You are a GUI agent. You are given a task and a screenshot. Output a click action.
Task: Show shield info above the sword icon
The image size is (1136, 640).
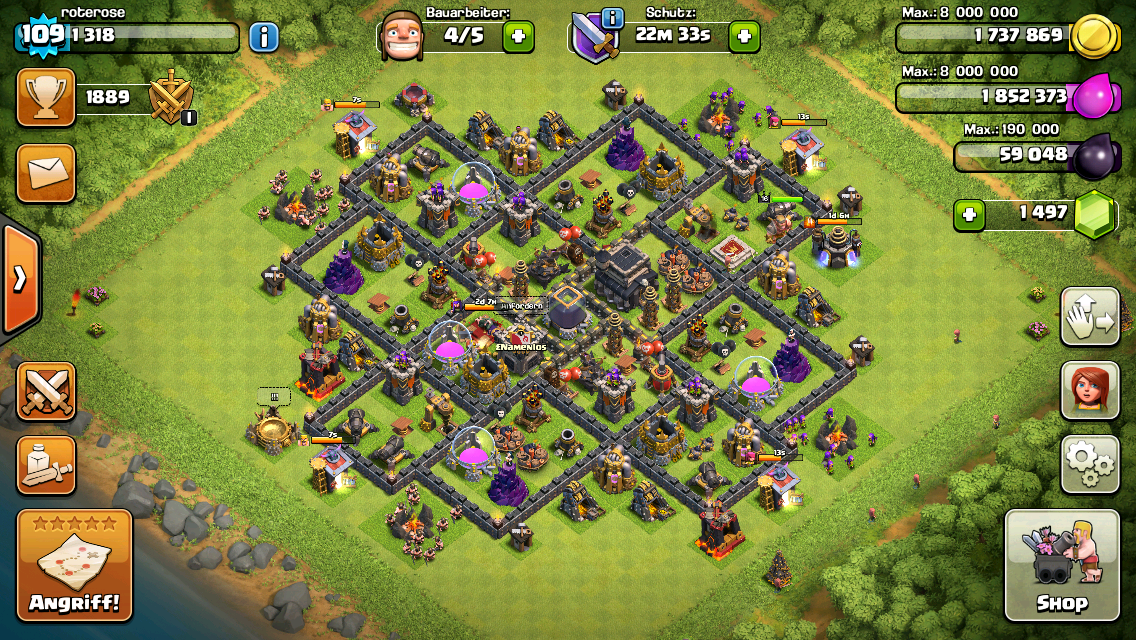[612, 18]
